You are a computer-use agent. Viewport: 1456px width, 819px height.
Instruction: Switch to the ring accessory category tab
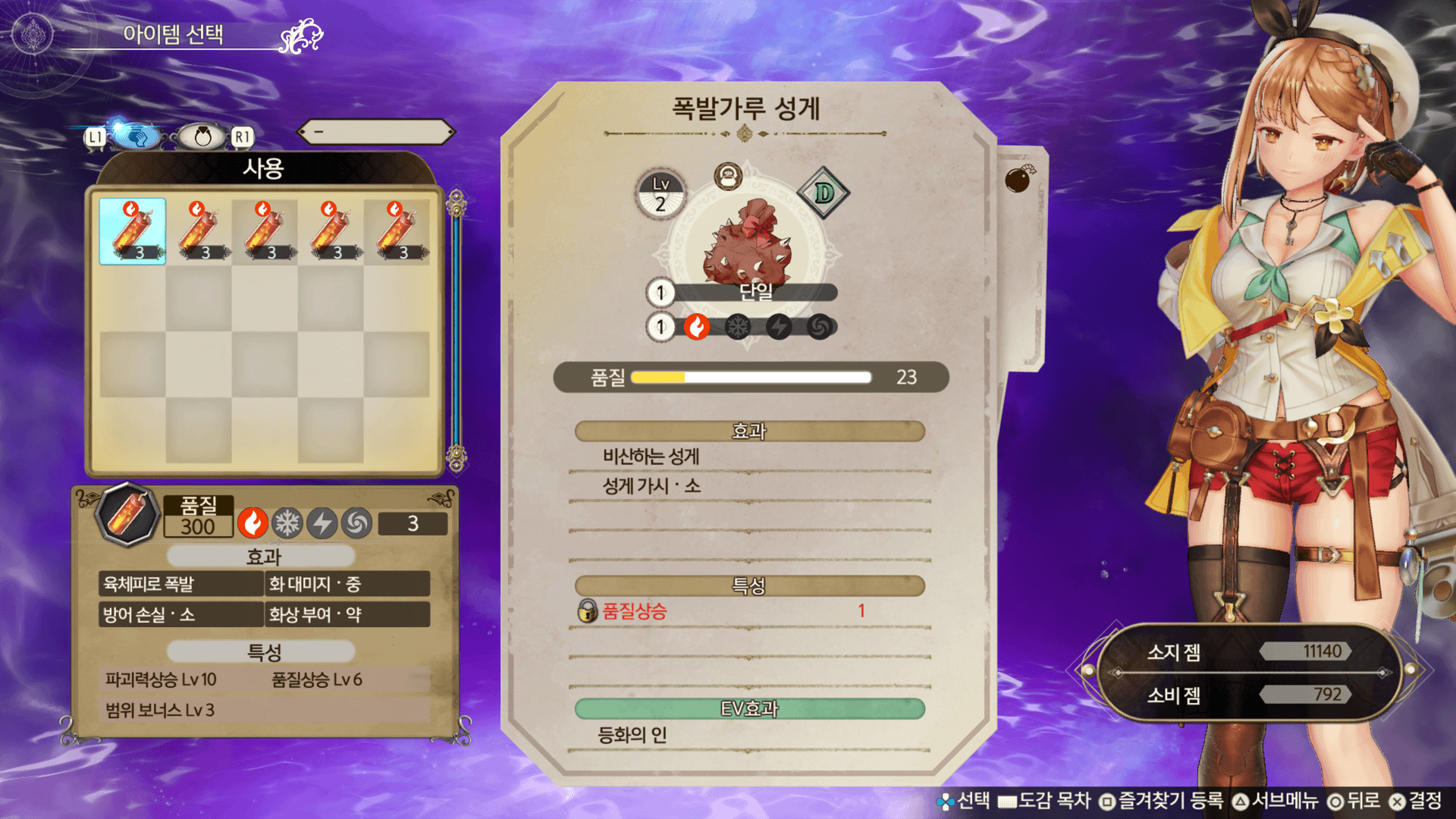coord(202,136)
